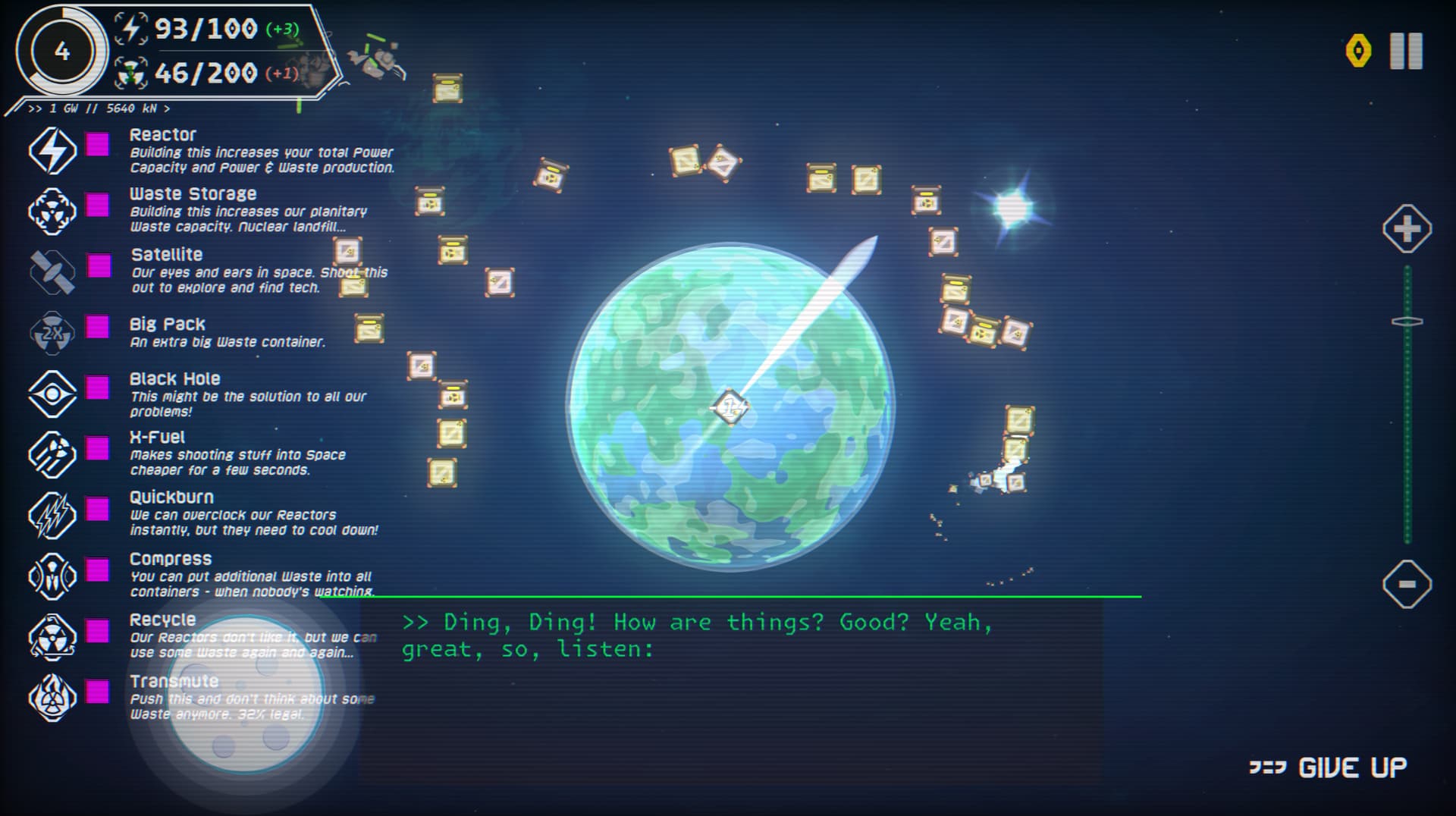The height and width of the screenshot is (816, 1456).
Task: Pause the game
Action: (x=1405, y=52)
